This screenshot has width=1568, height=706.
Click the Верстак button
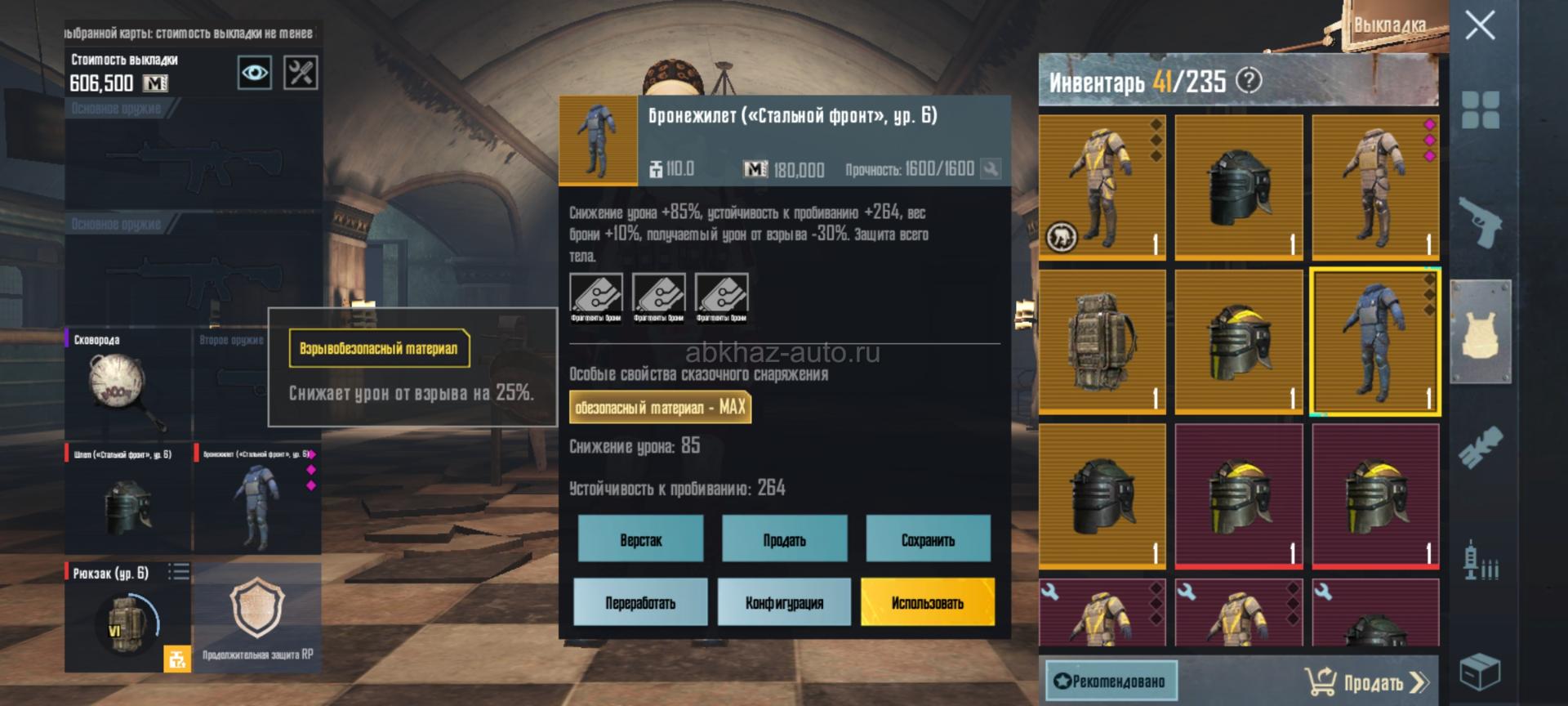tap(640, 539)
